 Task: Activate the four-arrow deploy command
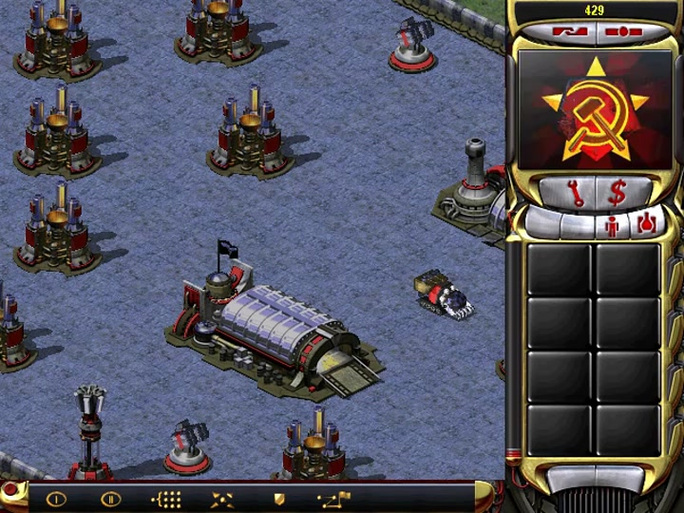coord(222,498)
